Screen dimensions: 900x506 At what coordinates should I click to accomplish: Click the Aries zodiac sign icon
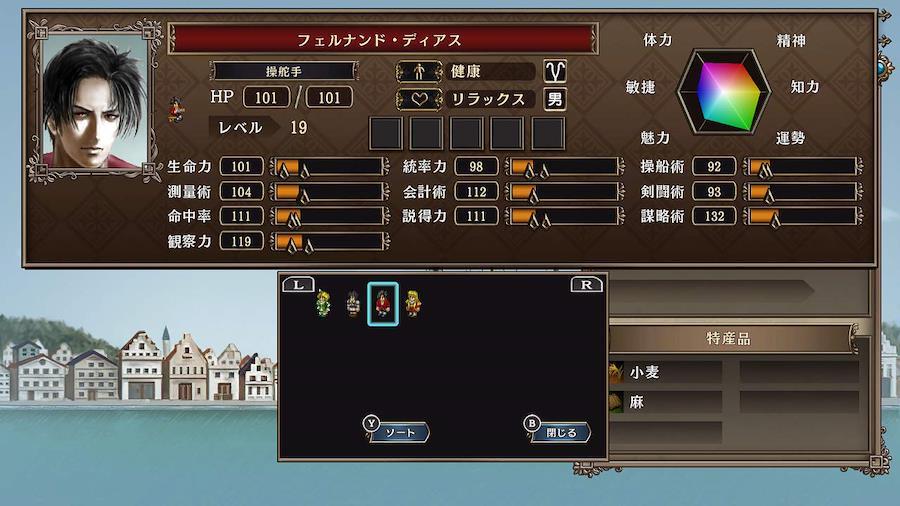coord(554,71)
